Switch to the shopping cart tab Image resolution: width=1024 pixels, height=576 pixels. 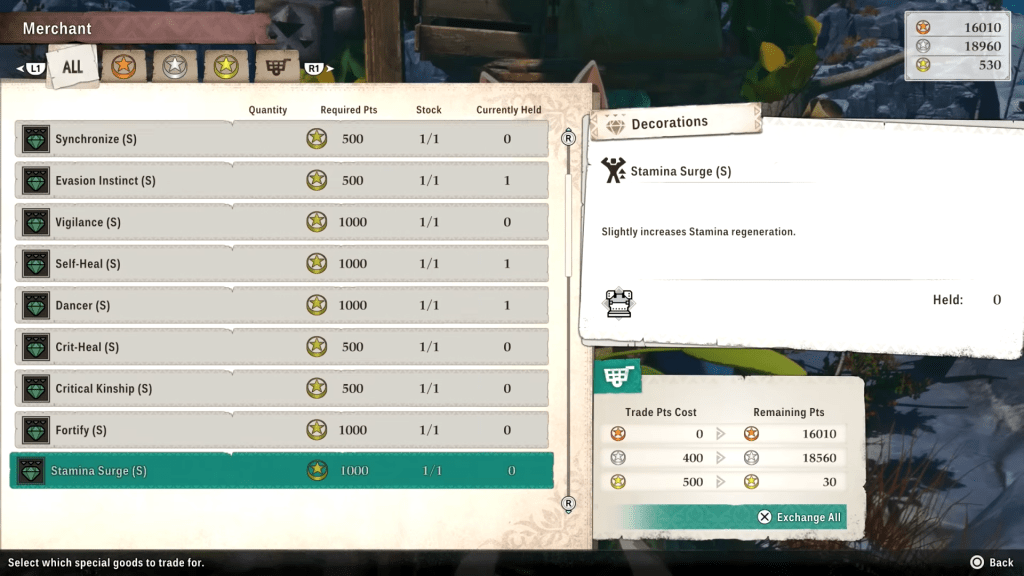tap(276, 67)
